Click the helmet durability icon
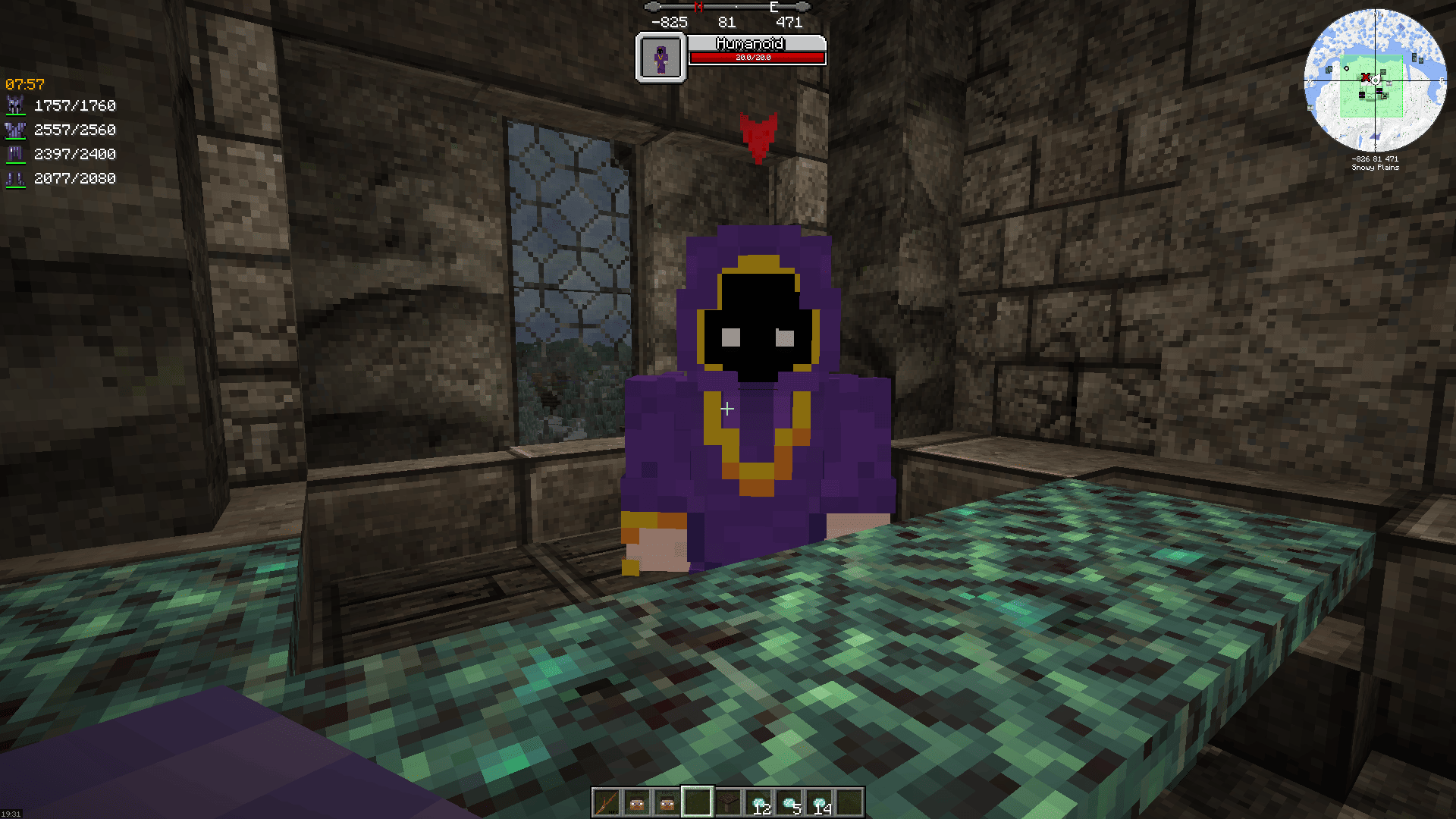This screenshot has height=819, width=1456. point(17,105)
